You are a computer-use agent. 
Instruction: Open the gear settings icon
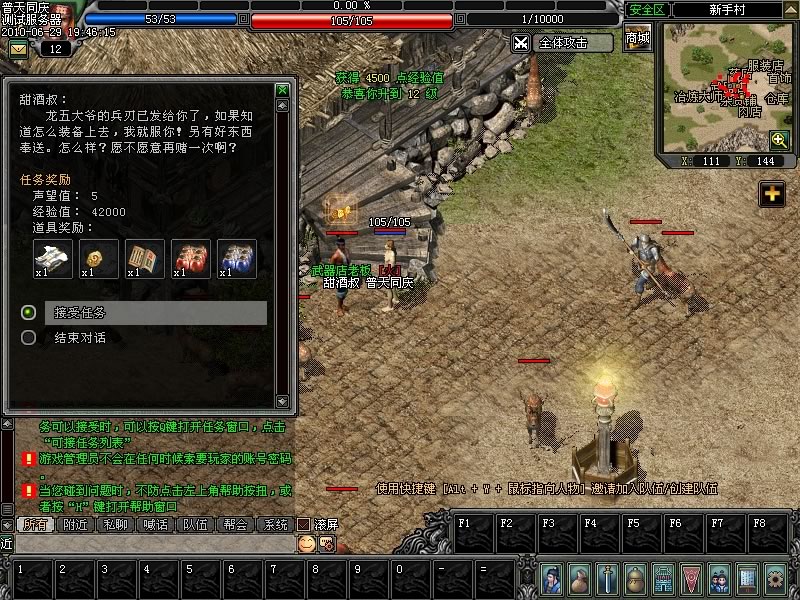pyautogui.click(x=775, y=578)
